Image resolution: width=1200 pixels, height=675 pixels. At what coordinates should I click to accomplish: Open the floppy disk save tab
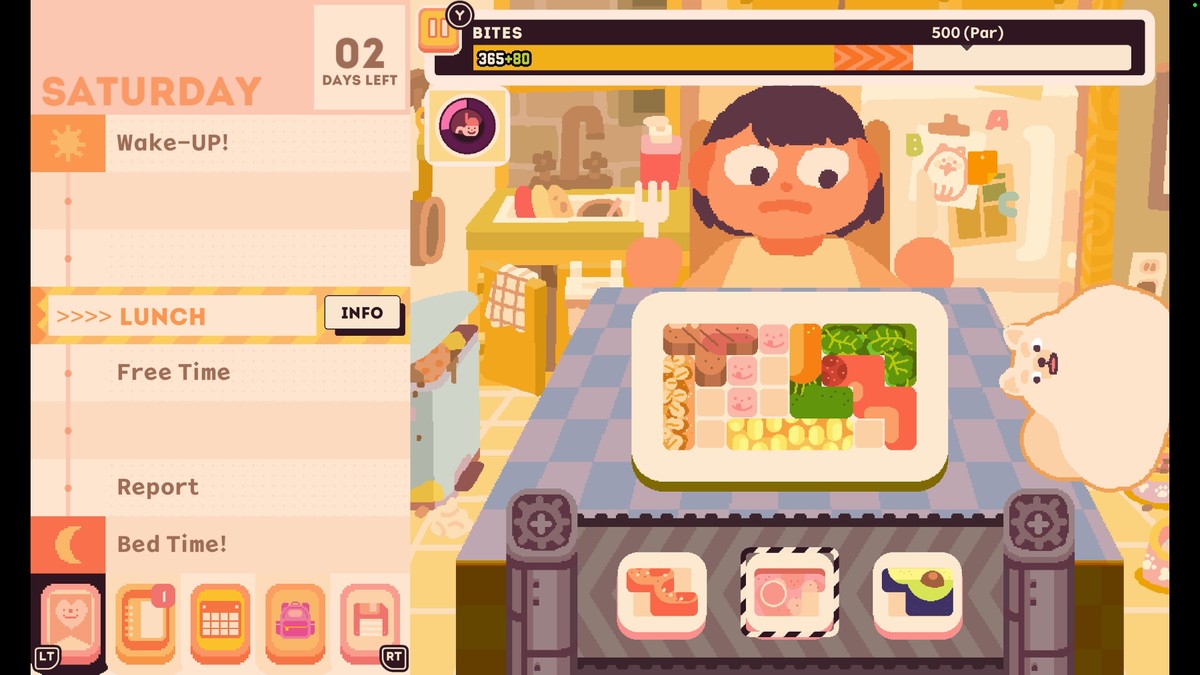click(x=368, y=623)
